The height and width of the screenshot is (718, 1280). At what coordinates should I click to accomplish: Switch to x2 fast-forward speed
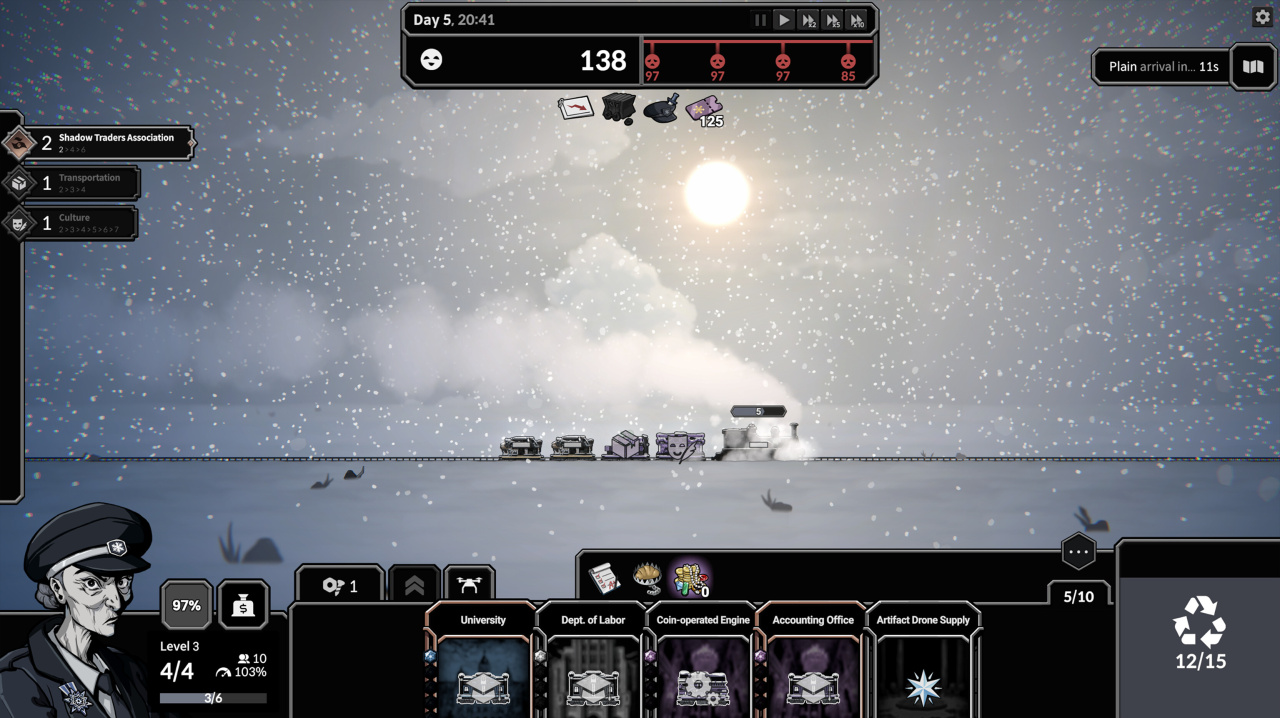tap(809, 20)
